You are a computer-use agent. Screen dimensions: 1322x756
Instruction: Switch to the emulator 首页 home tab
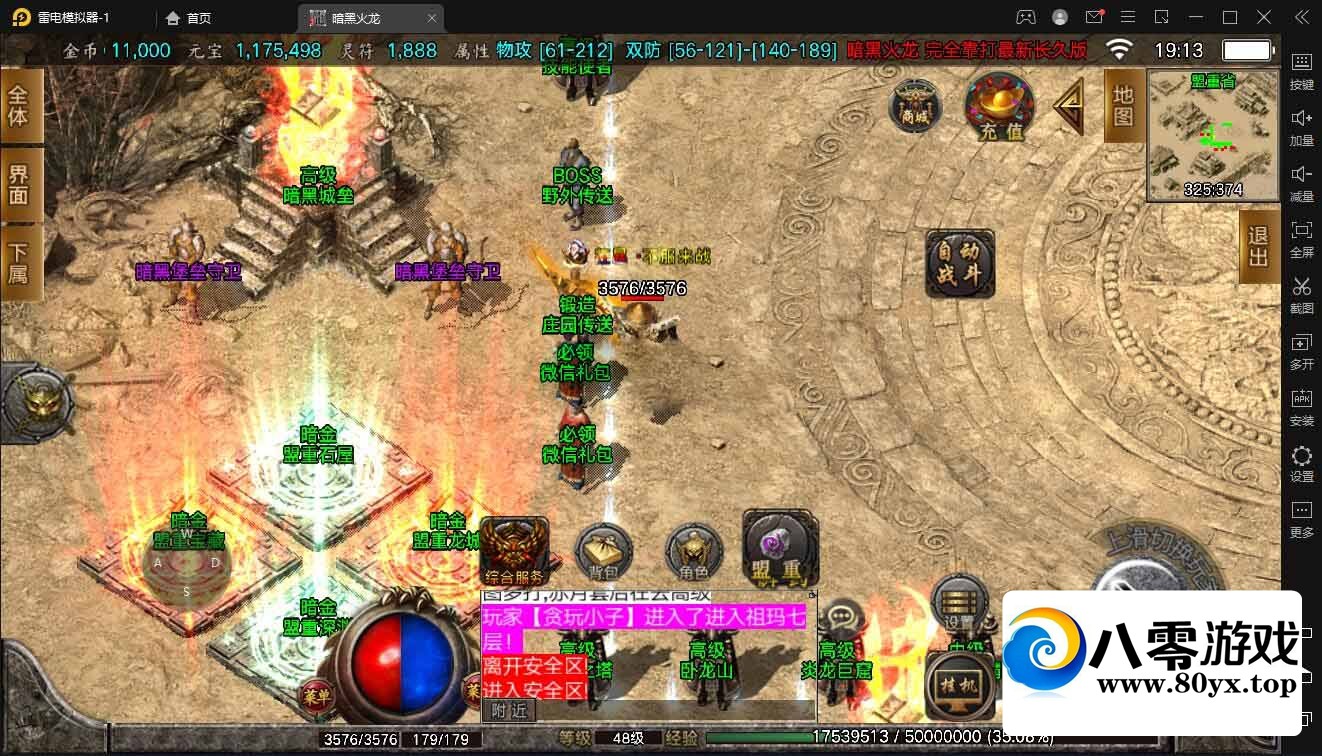(189, 18)
